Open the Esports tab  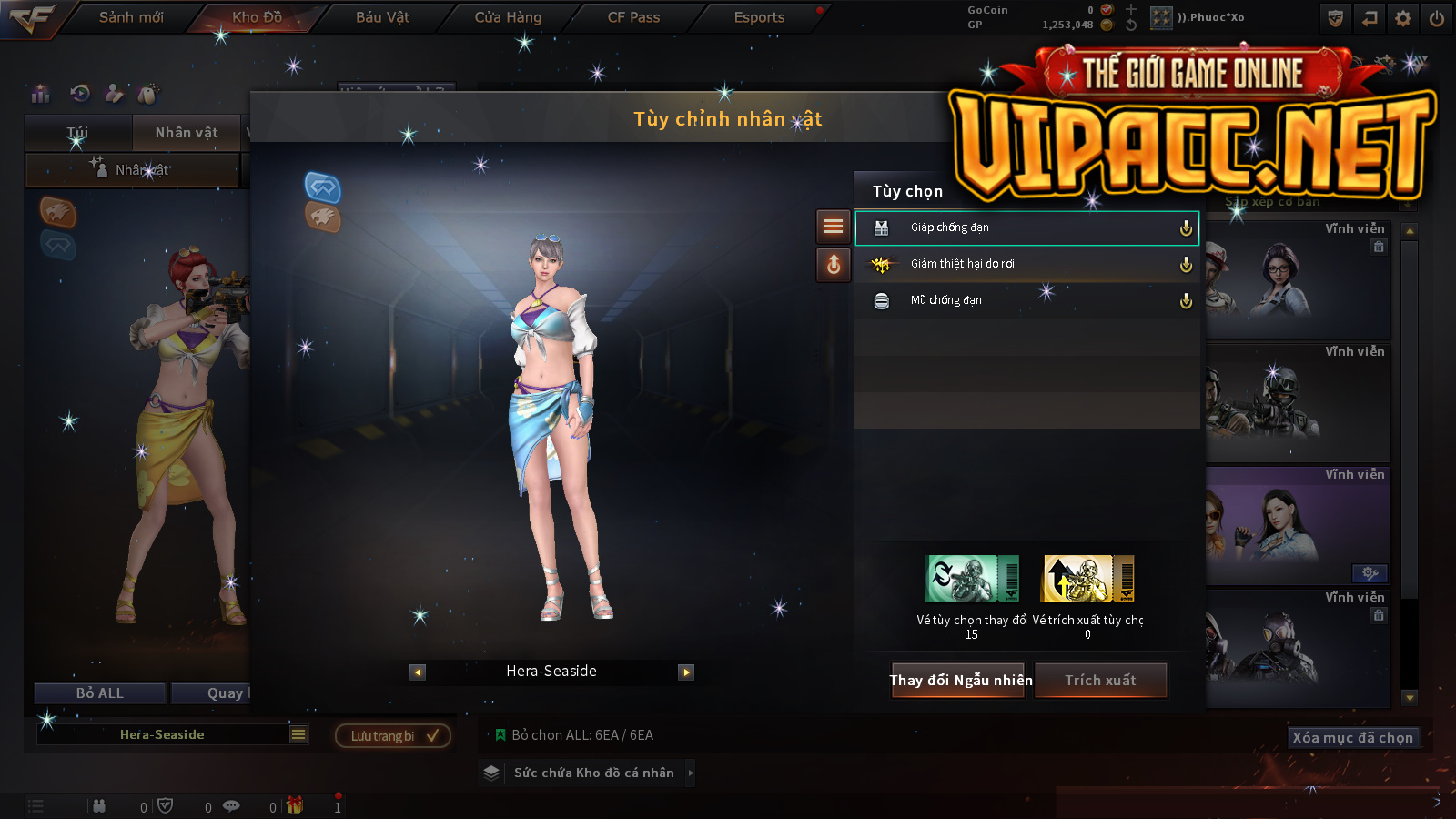pos(759,17)
